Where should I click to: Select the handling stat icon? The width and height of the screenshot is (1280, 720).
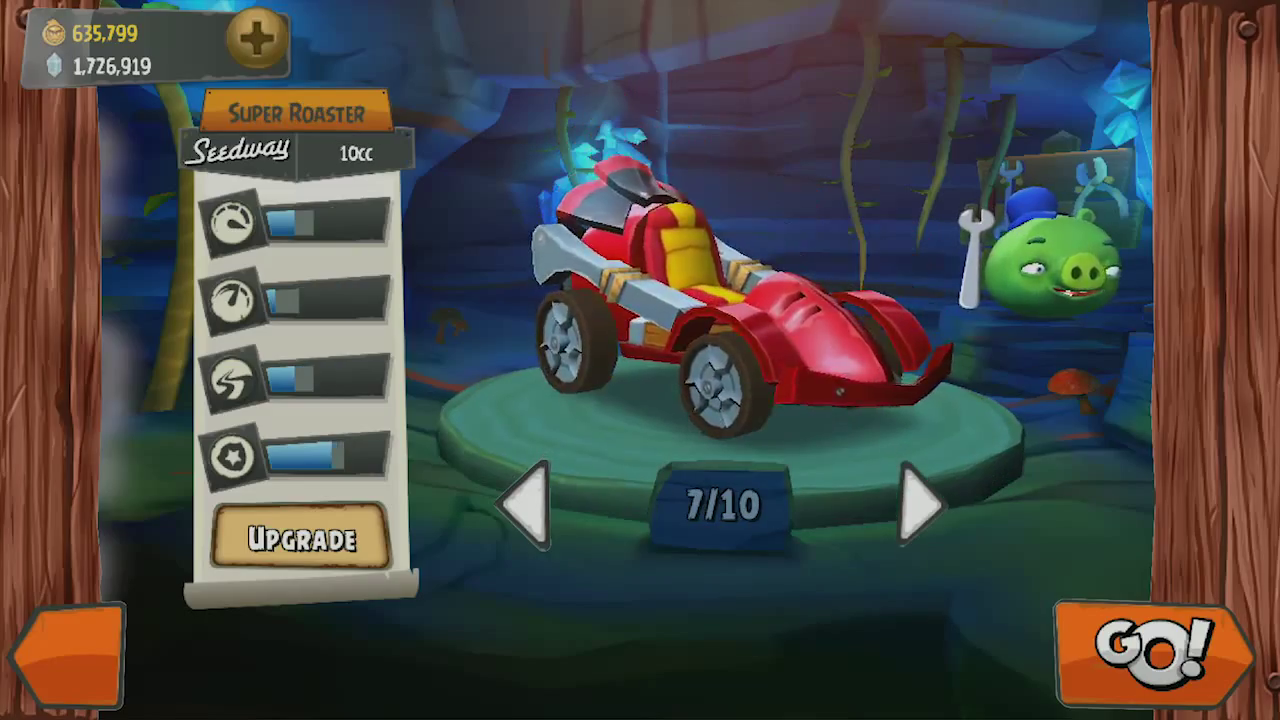point(232,379)
